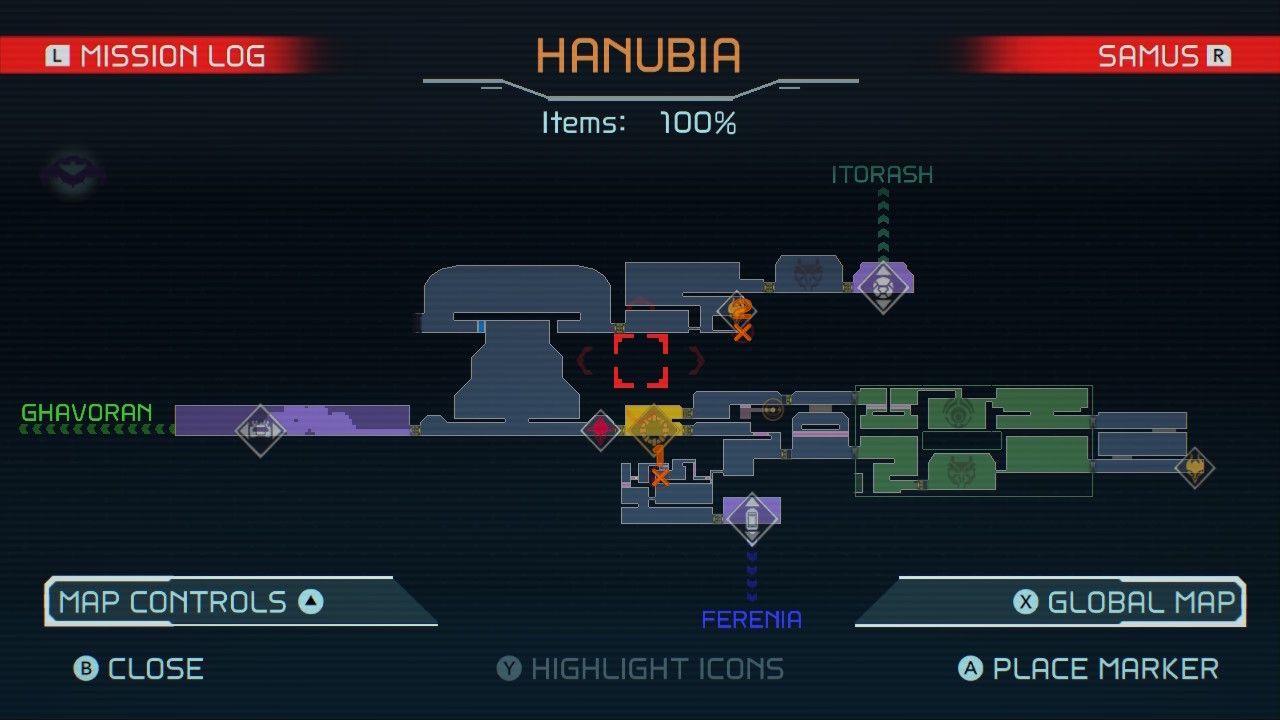Select orange map marker number 1
Screen dimensions: 1280x720
click(x=660, y=456)
